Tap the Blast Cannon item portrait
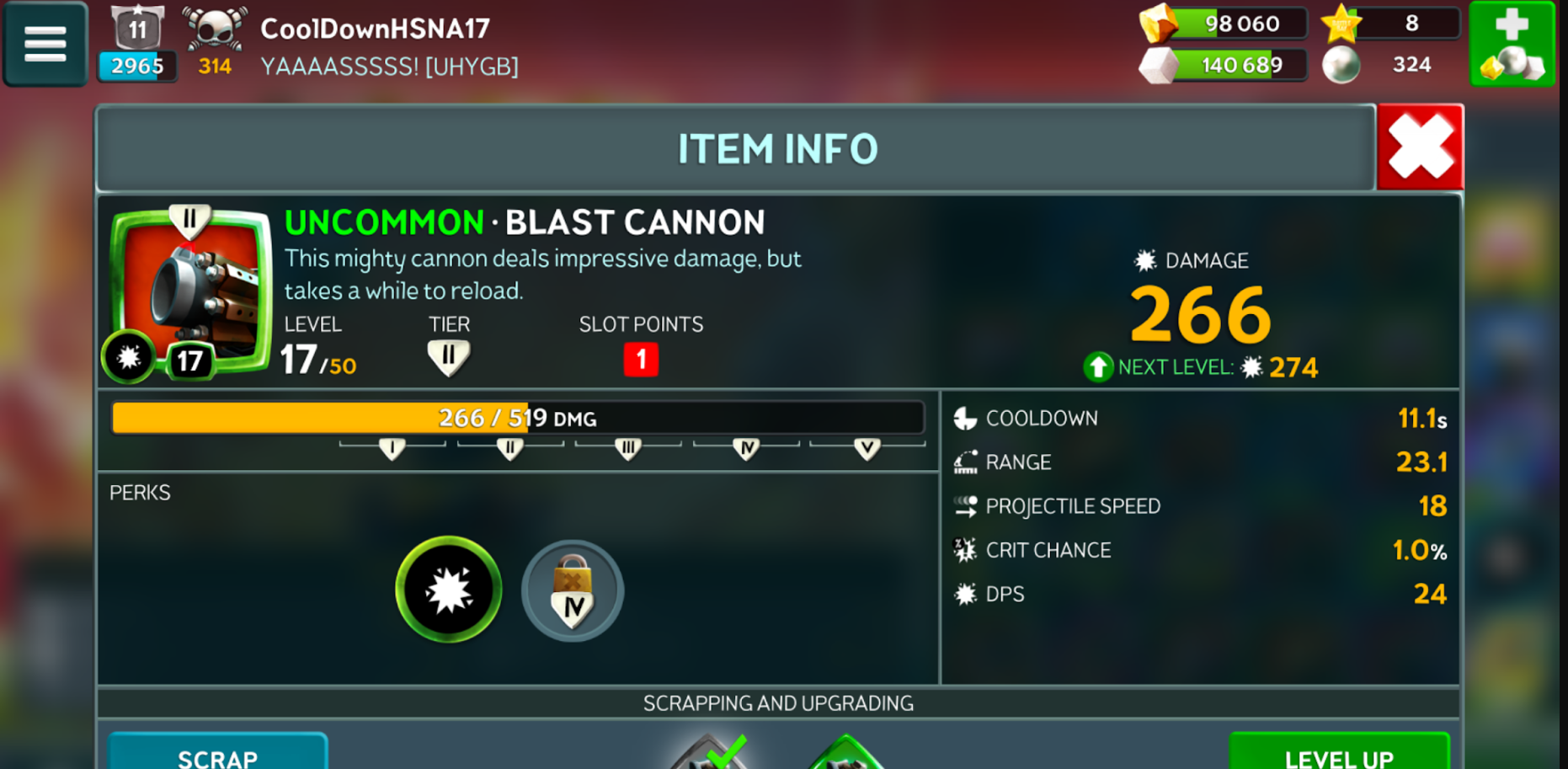The height and width of the screenshot is (769, 1568). (x=191, y=291)
